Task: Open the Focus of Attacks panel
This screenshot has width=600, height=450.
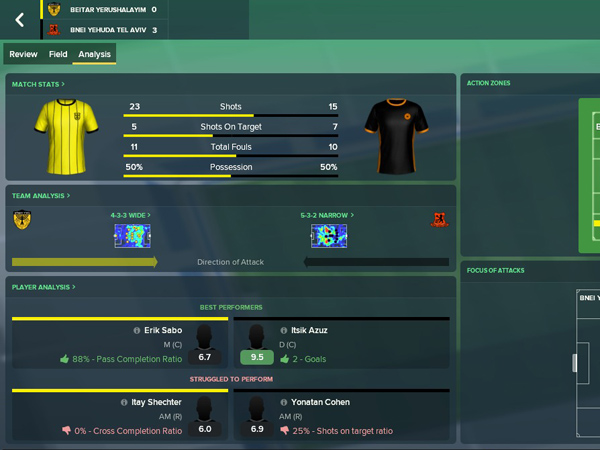Action: pos(497,270)
